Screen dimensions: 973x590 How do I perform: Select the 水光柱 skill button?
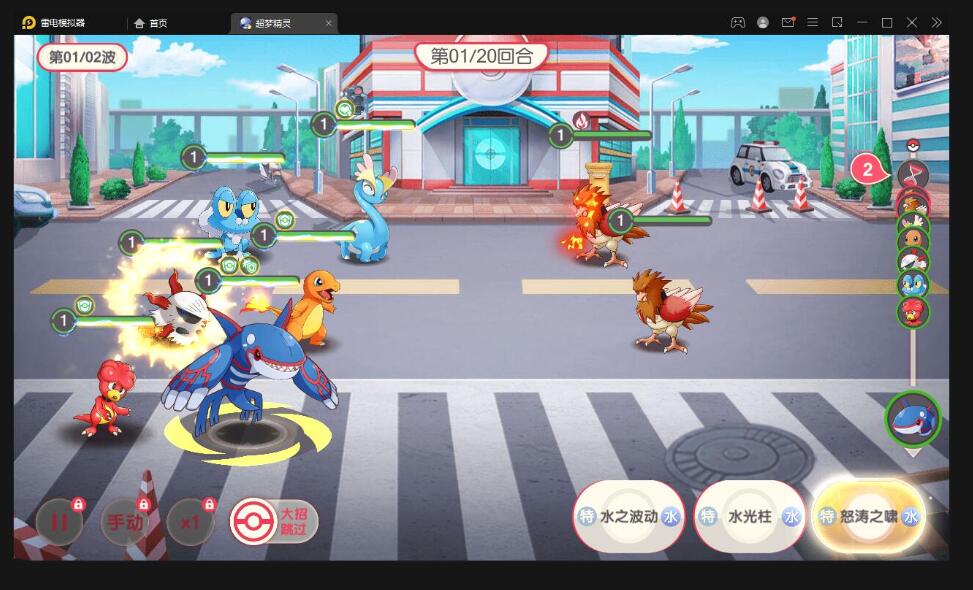[x=749, y=516]
